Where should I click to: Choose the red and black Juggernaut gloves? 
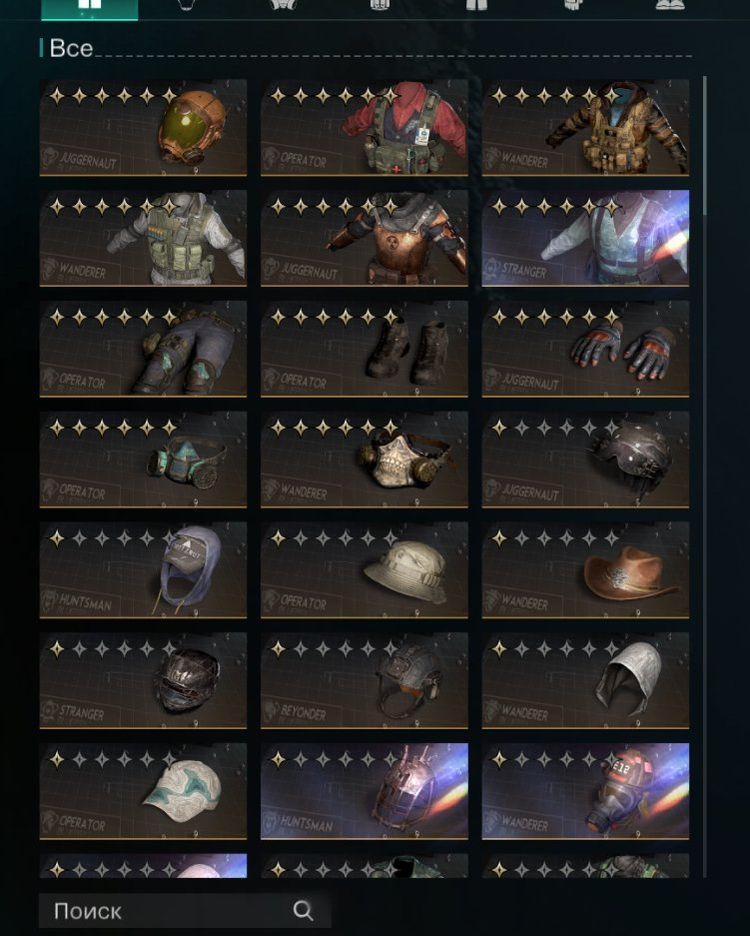(x=585, y=348)
